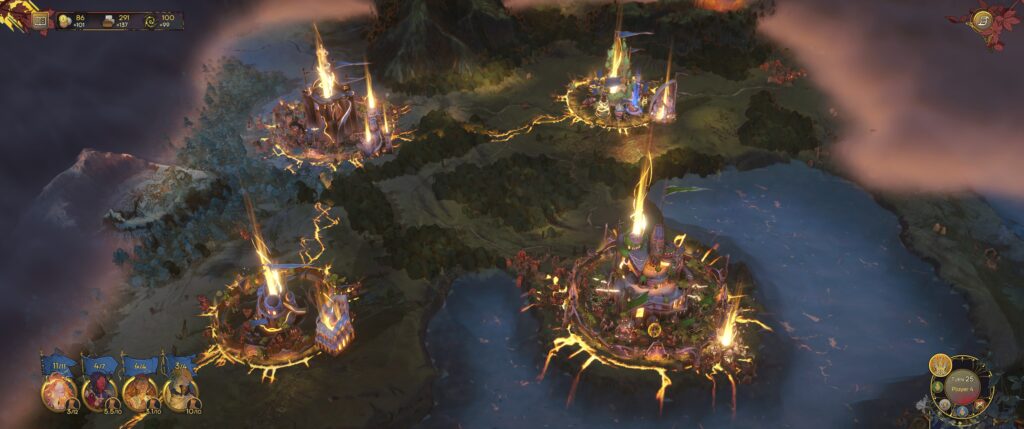
Task: Click the gold icon atop the turn dial
Action: 939,365
